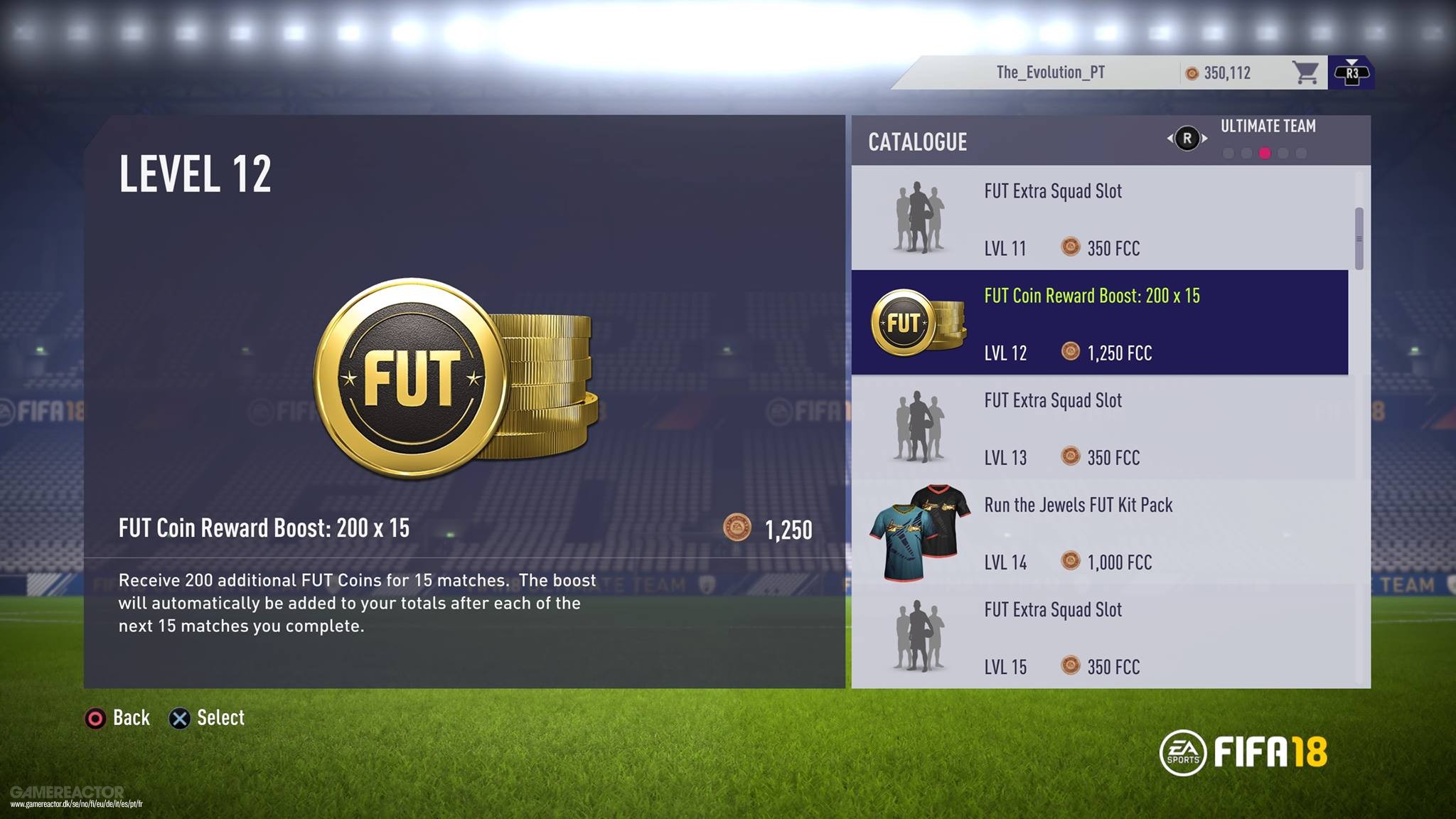Choose the FUT Coin Reward Boost entry
1456x819 pixels.
click(x=1099, y=323)
